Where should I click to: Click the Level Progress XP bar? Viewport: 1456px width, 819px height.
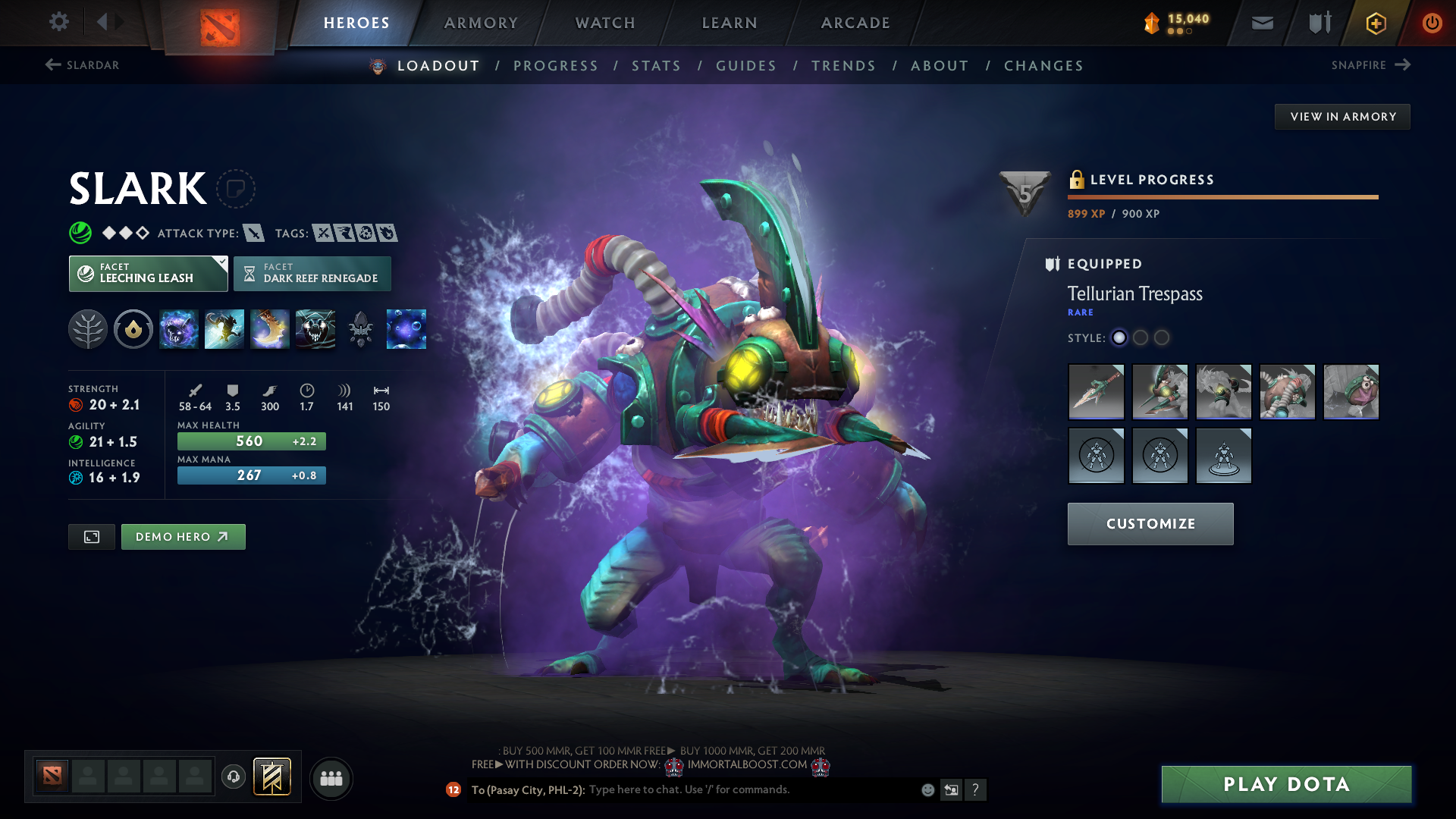[1222, 197]
